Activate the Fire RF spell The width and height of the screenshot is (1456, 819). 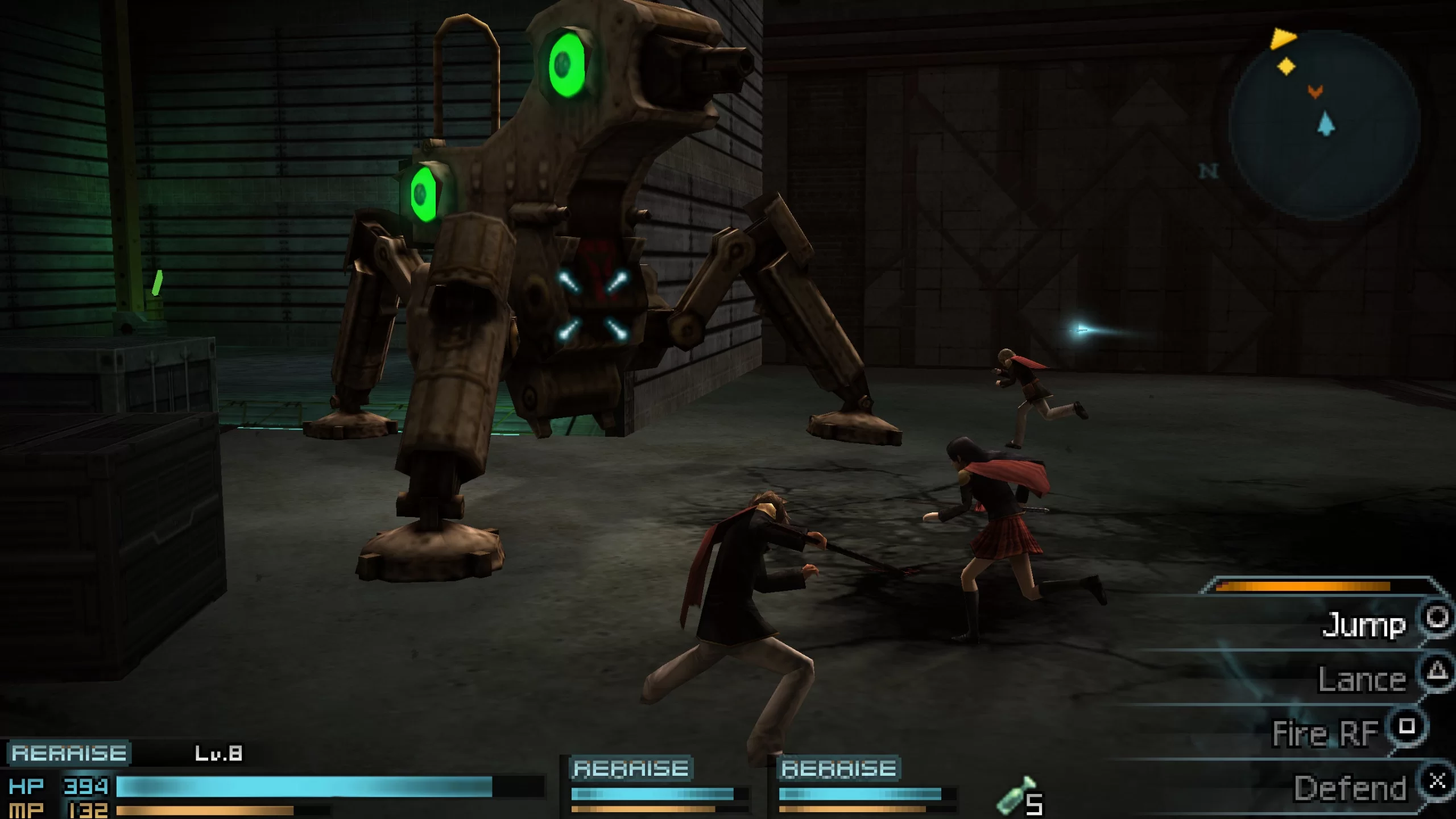pyautogui.click(x=1325, y=733)
